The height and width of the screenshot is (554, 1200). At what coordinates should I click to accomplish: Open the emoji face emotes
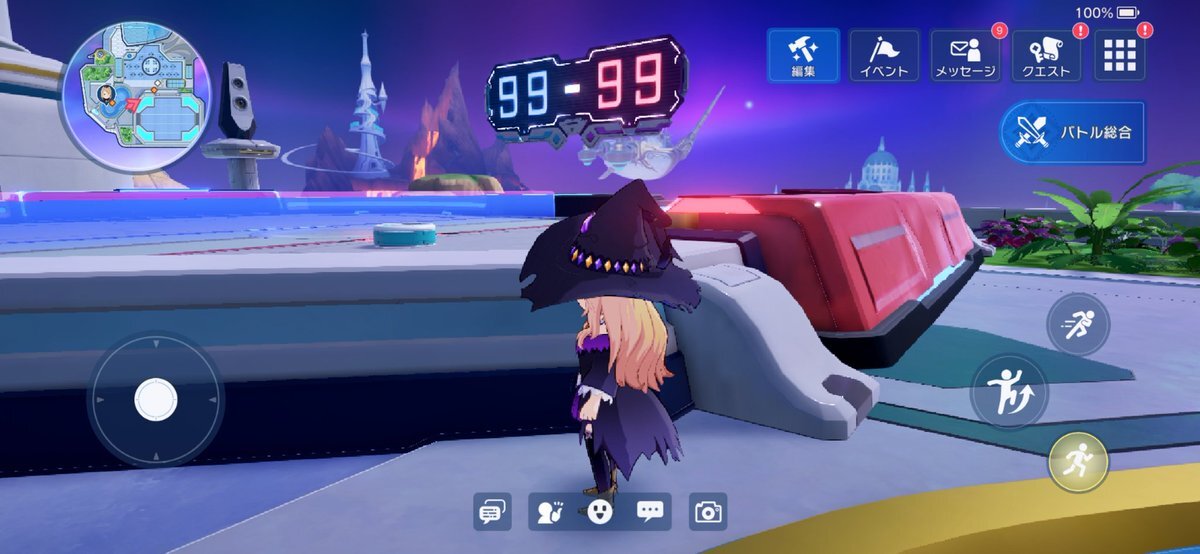tap(599, 512)
